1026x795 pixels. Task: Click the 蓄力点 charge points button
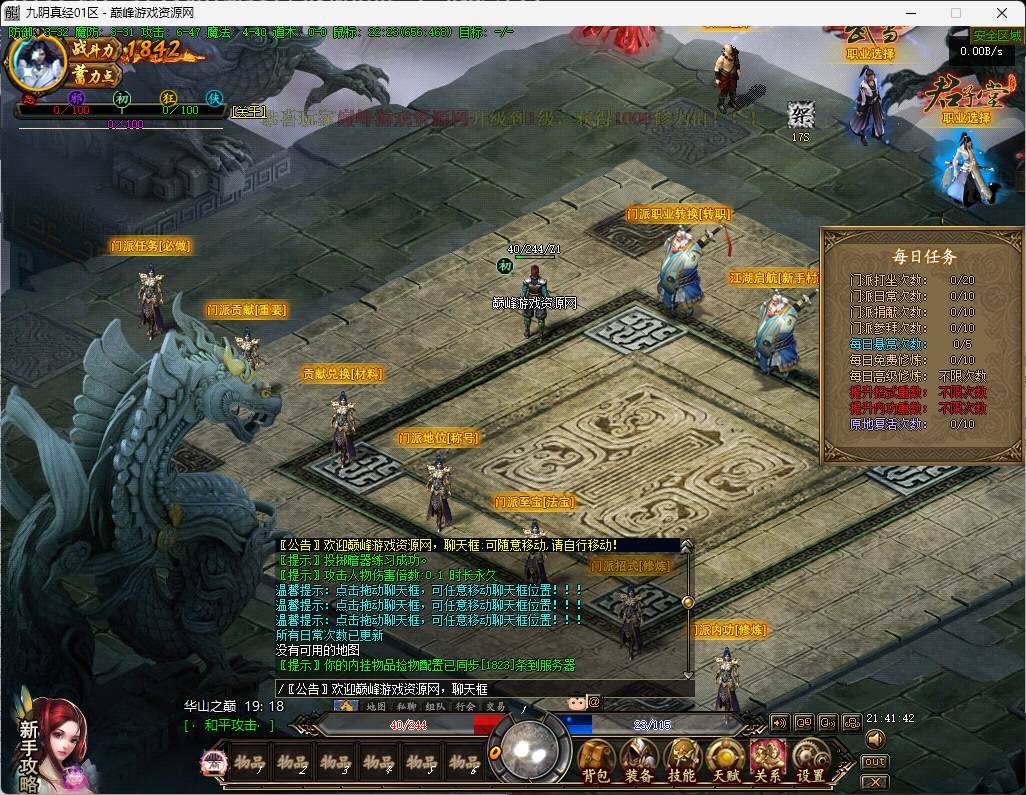click(x=95, y=75)
